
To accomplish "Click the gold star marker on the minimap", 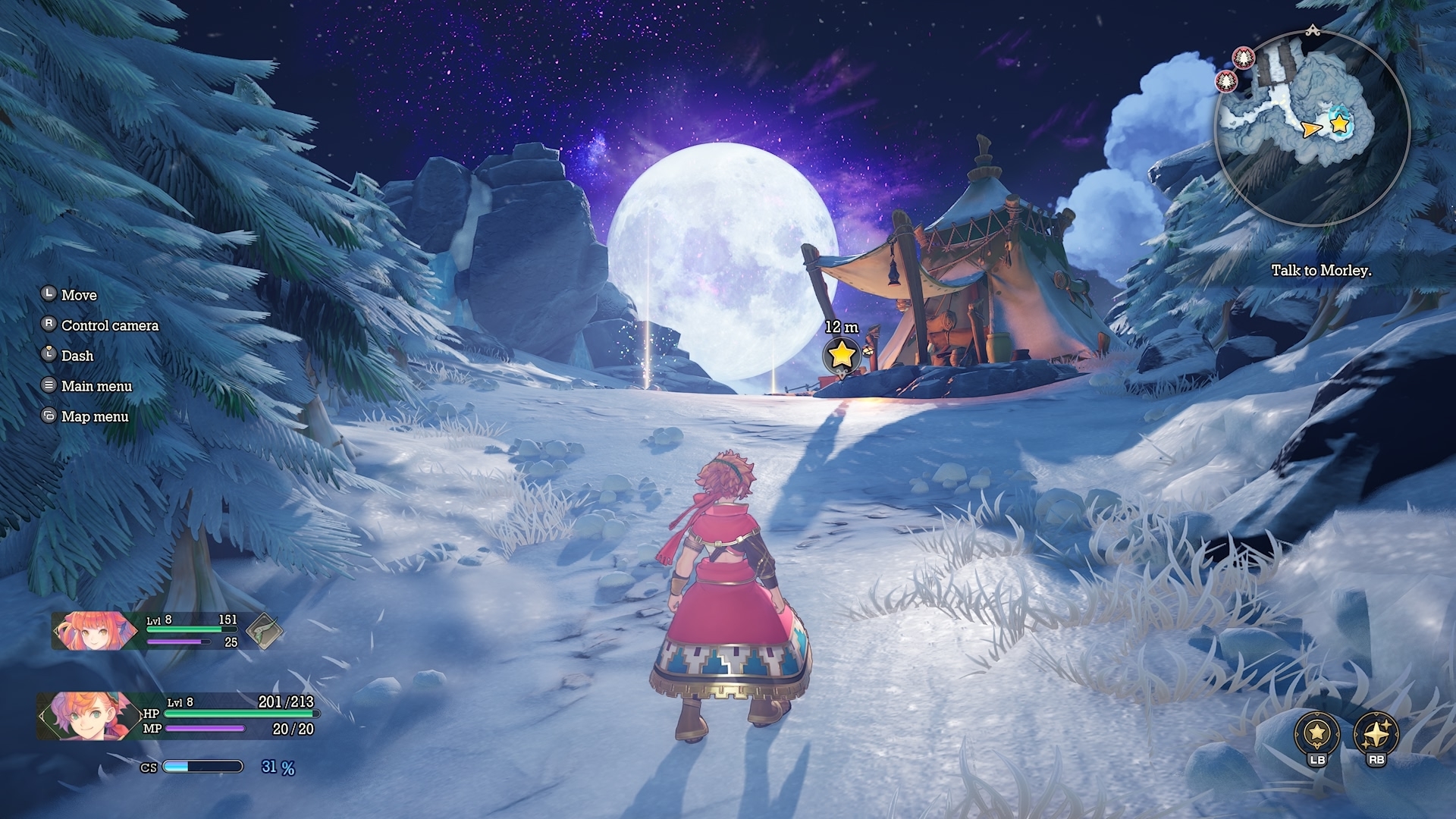I will [1340, 124].
